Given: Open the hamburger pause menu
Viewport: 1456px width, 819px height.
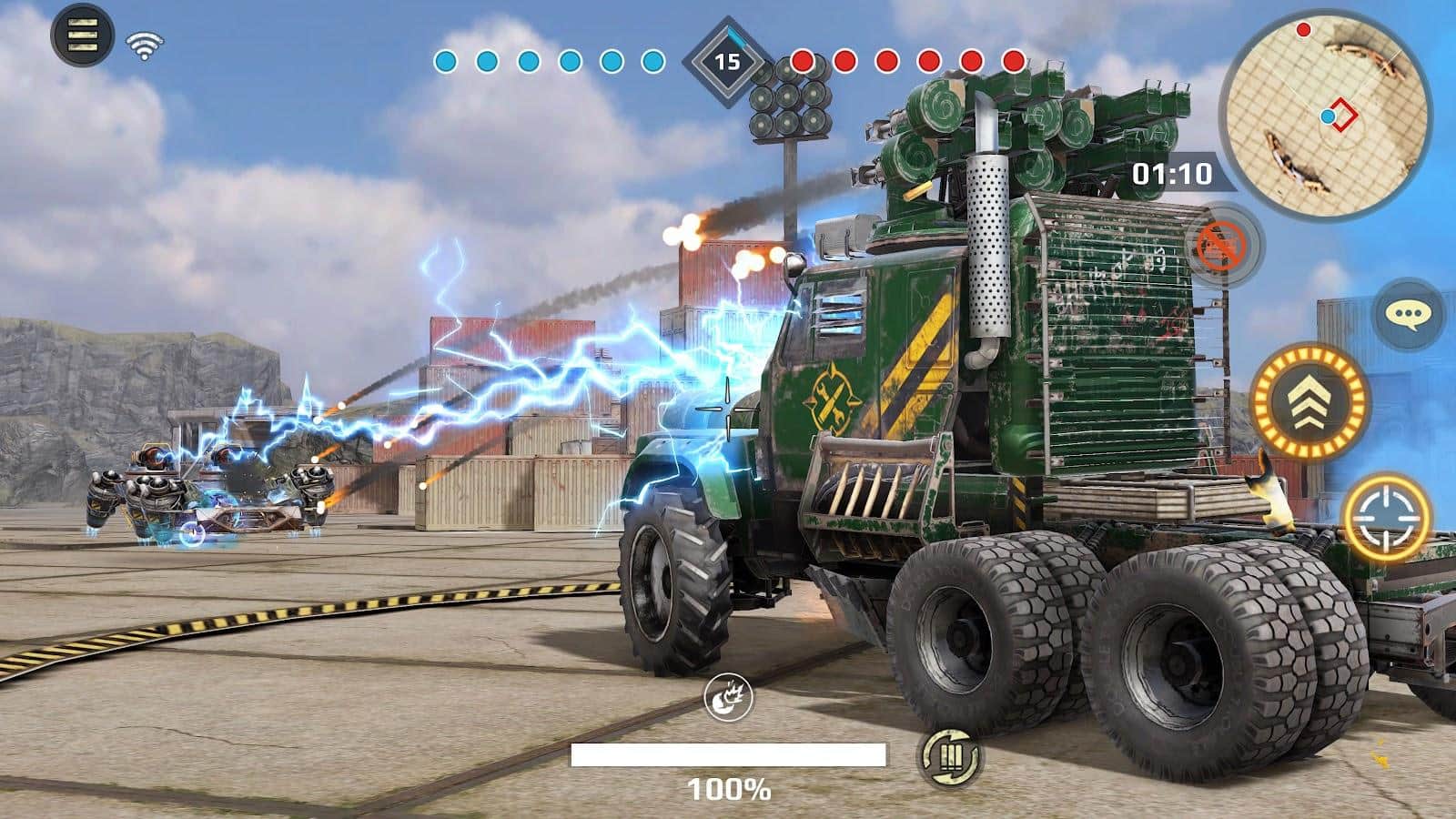Looking at the screenshot, I should (x=82, y=35).
